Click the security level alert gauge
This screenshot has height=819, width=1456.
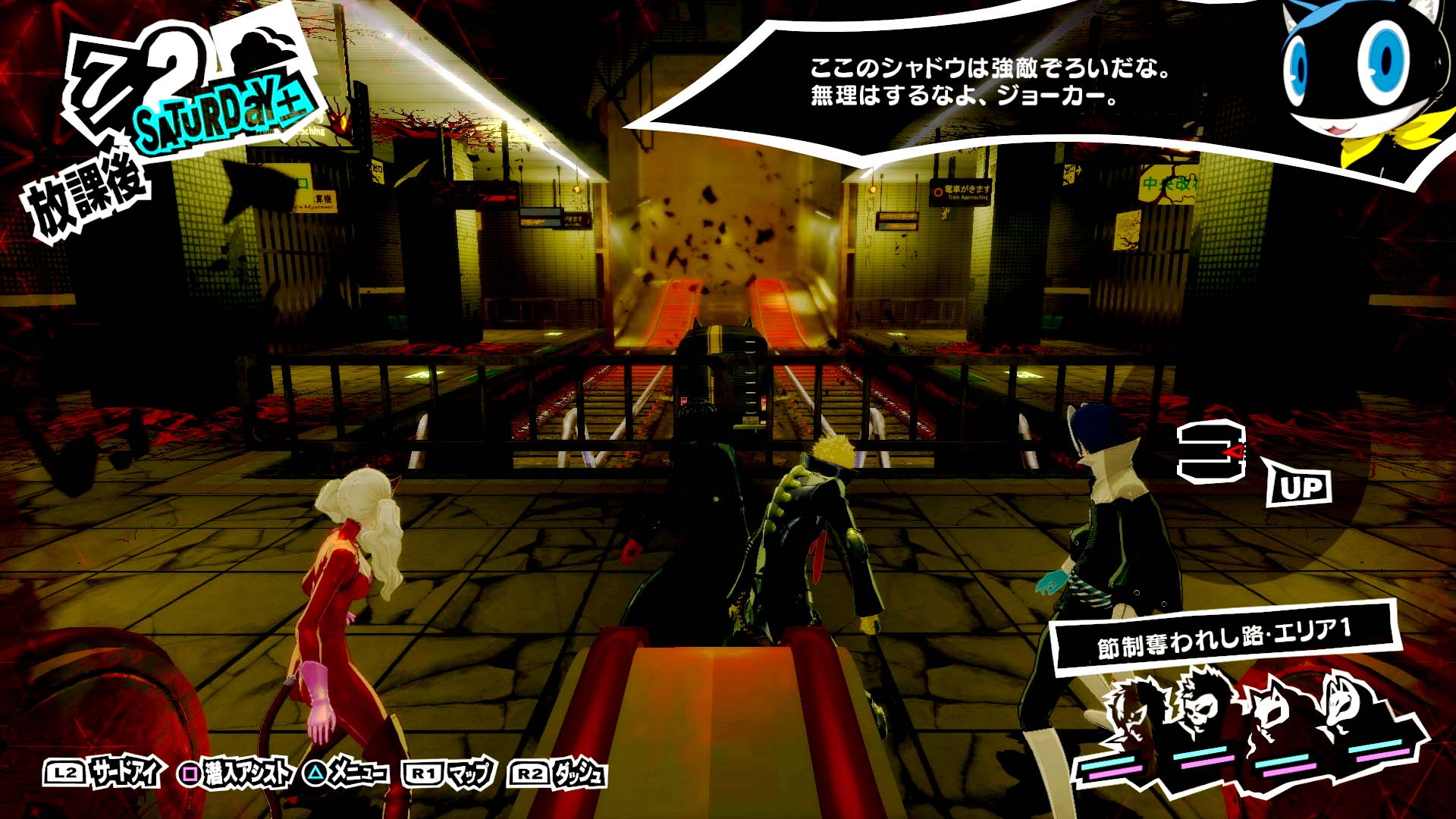pos(1212,453)
